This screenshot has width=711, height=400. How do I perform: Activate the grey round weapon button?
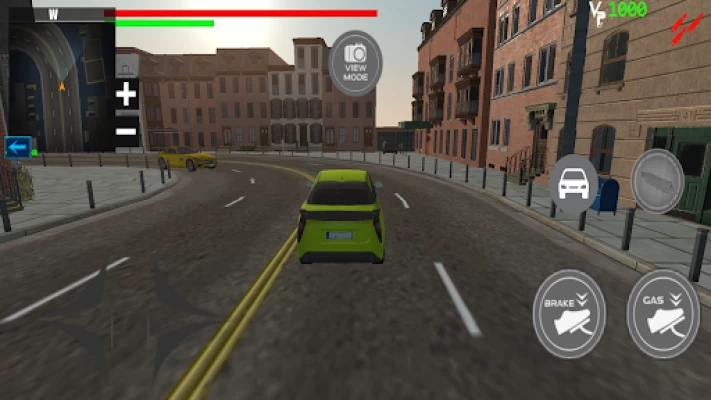pyautogui.click(x=658, y=181)
